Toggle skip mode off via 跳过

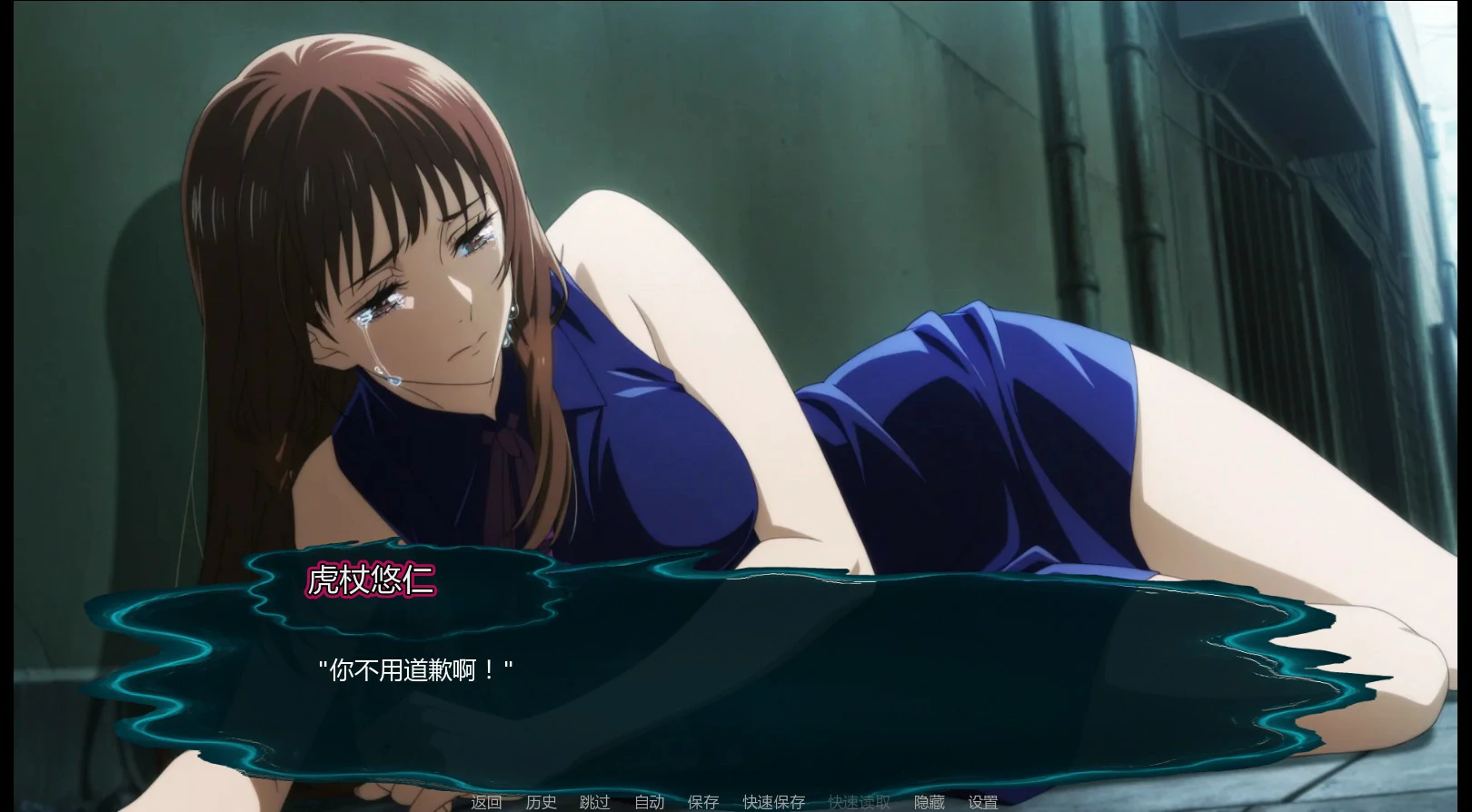[595, 803]
